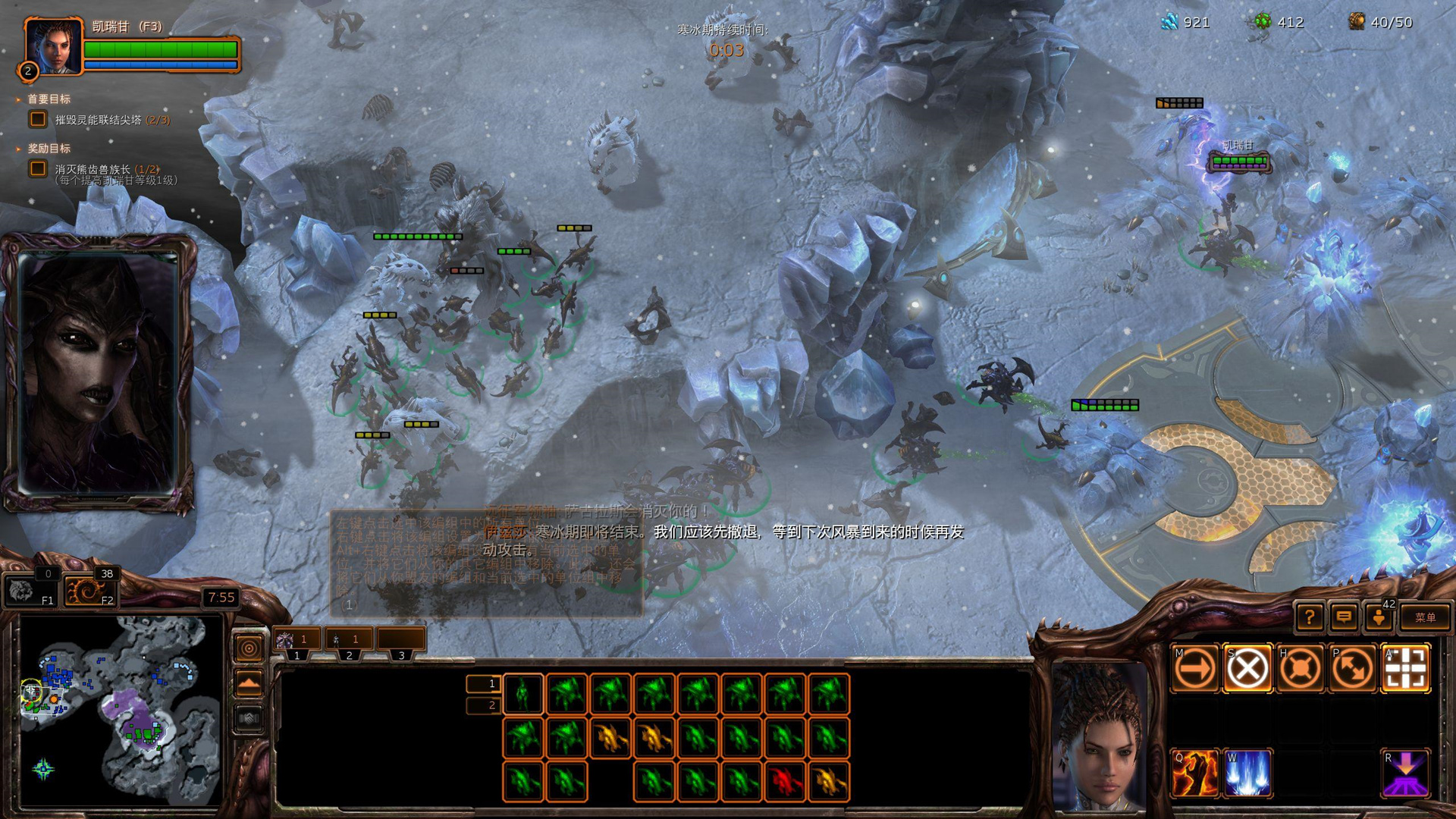Open the 菜单 game menu

(1424, 617)
